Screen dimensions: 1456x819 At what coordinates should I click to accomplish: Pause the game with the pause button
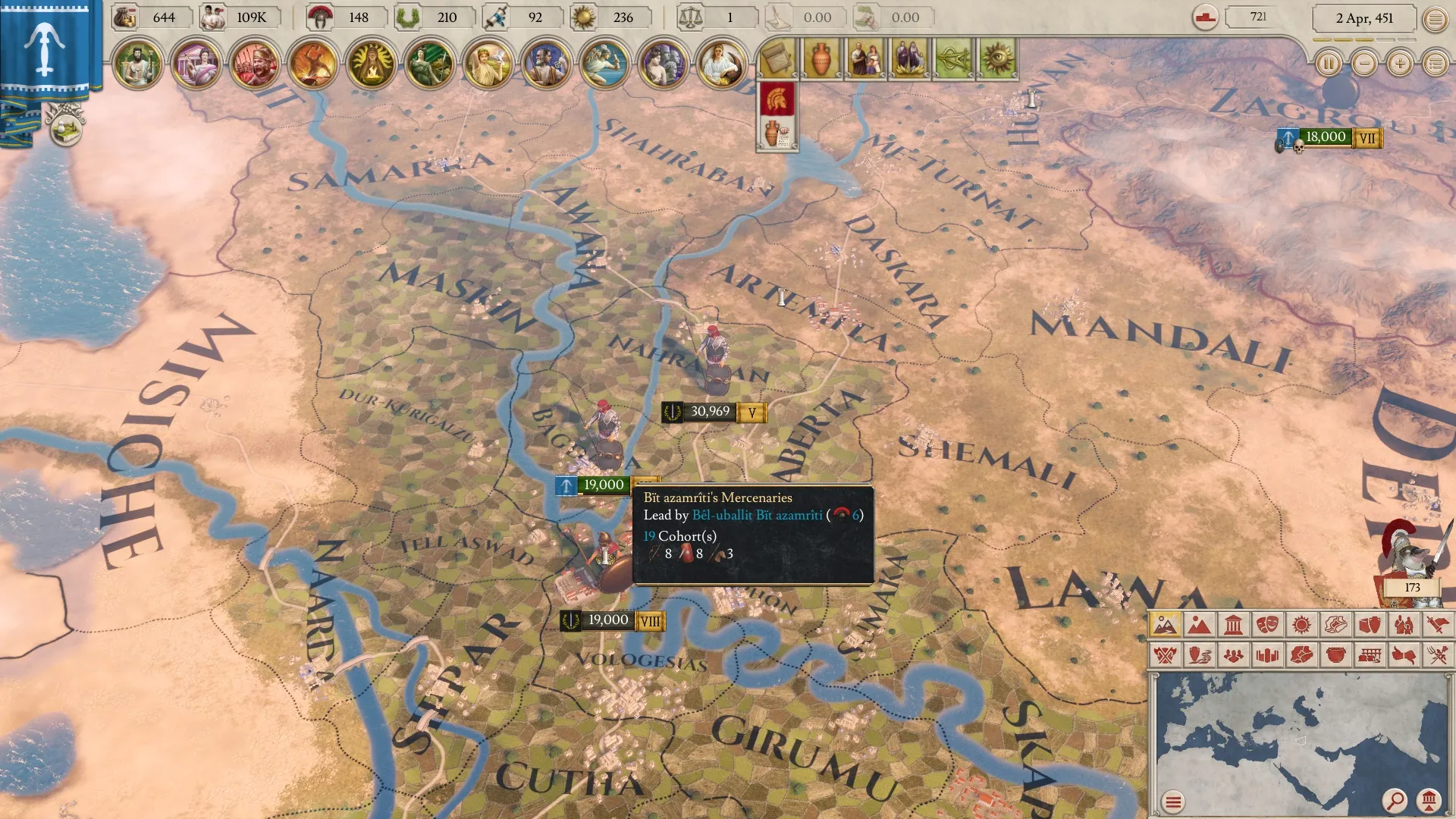click(1329, 64)
